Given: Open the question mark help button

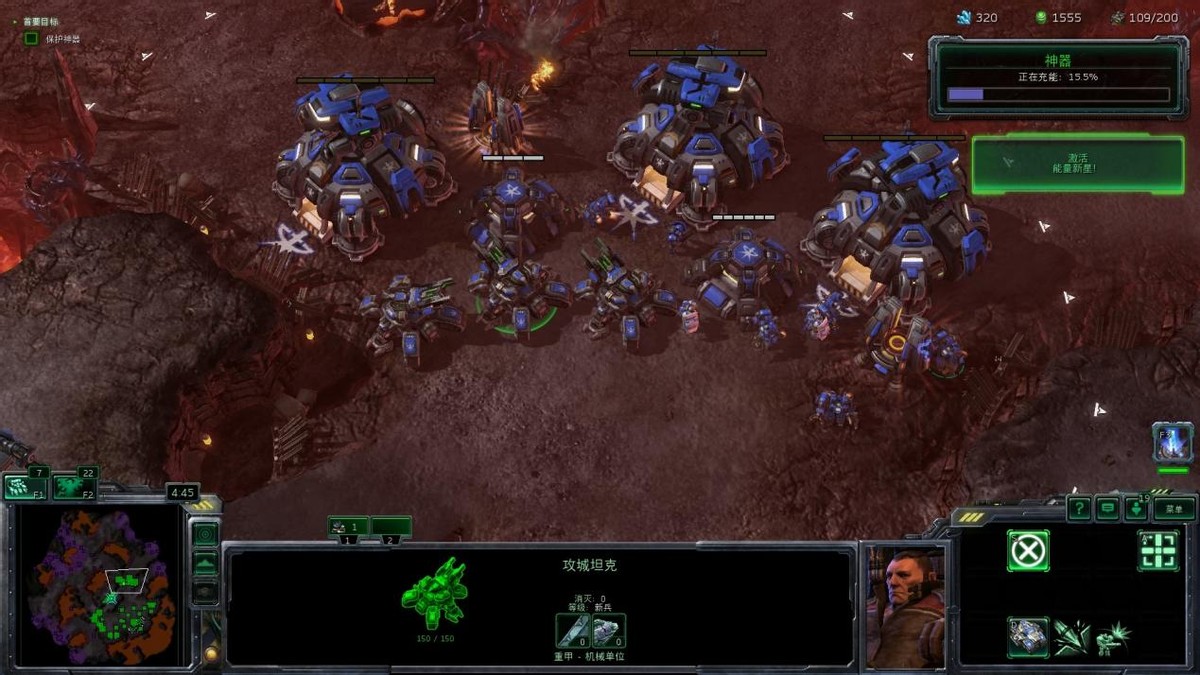Looking at the screenshot, I should coord(1079,509).
